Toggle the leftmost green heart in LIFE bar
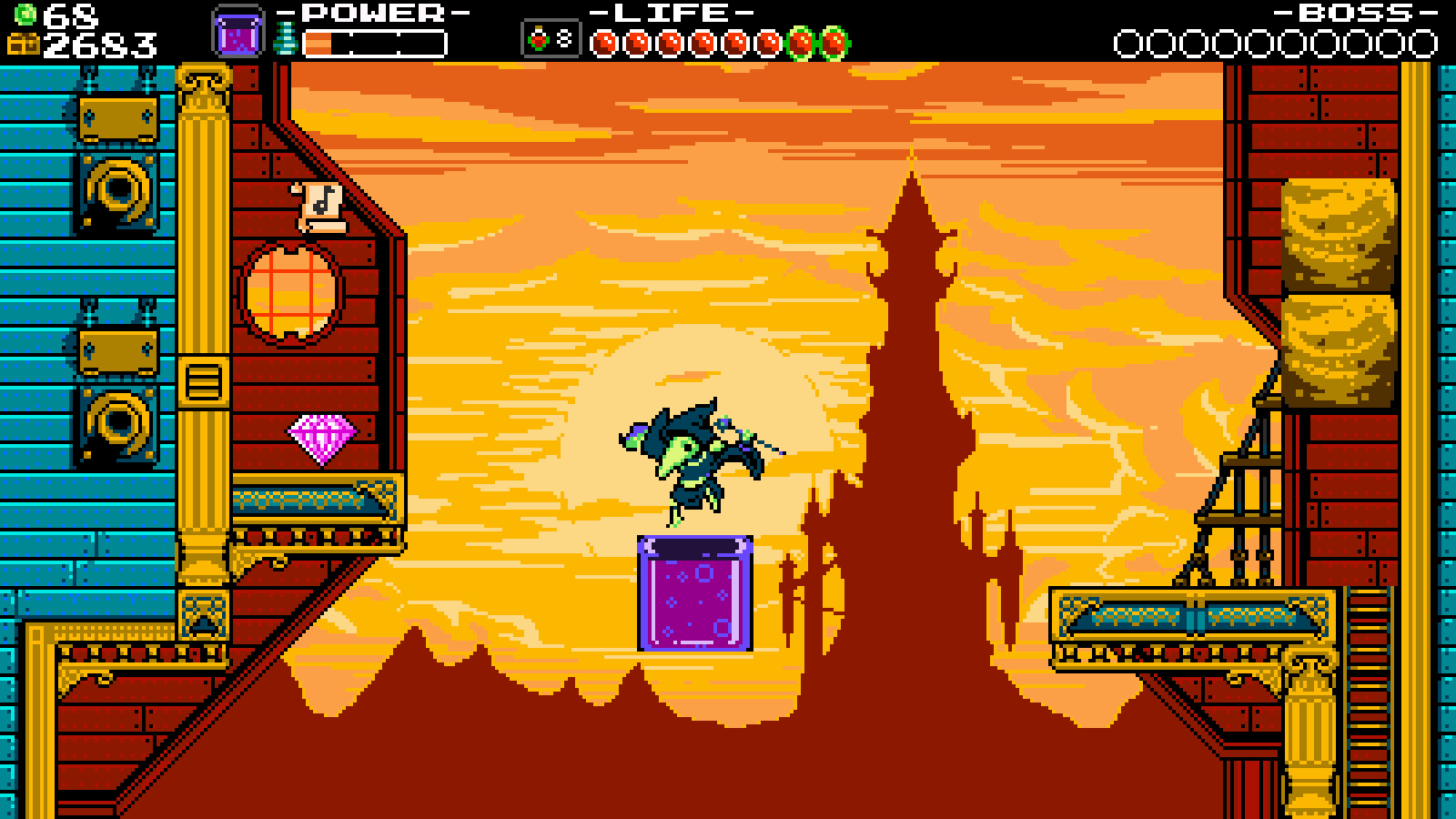The image size is (1456, 819). [x=798, y=40]
